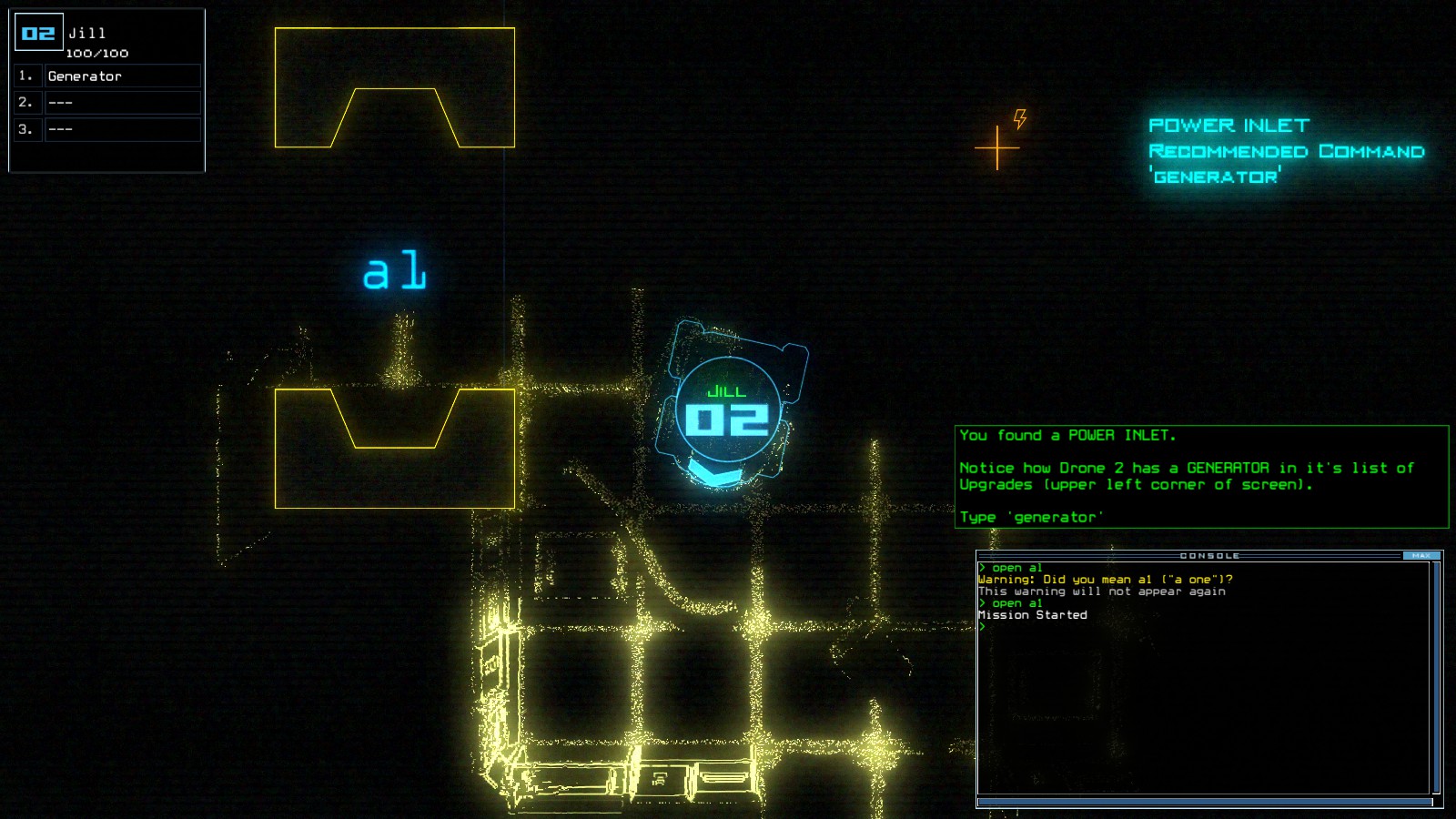The width and height of the screenshot is (1456, 819).
Task: Expand the CONSOLE title bar
Action: pyautogui.click(x=1210, y=555)
